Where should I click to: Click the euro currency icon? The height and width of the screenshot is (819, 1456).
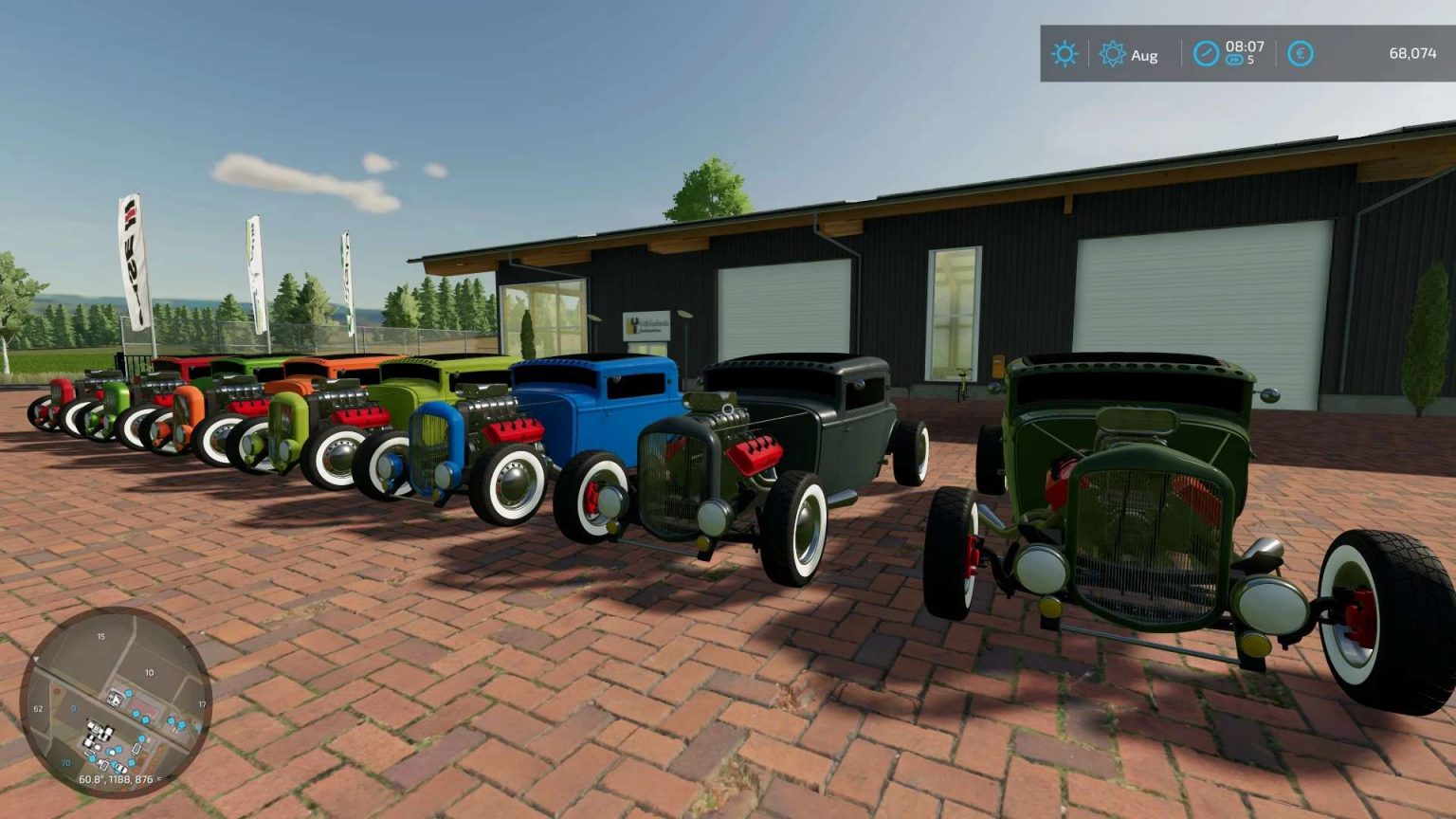pyautogui.click(x=1301, y=52)
